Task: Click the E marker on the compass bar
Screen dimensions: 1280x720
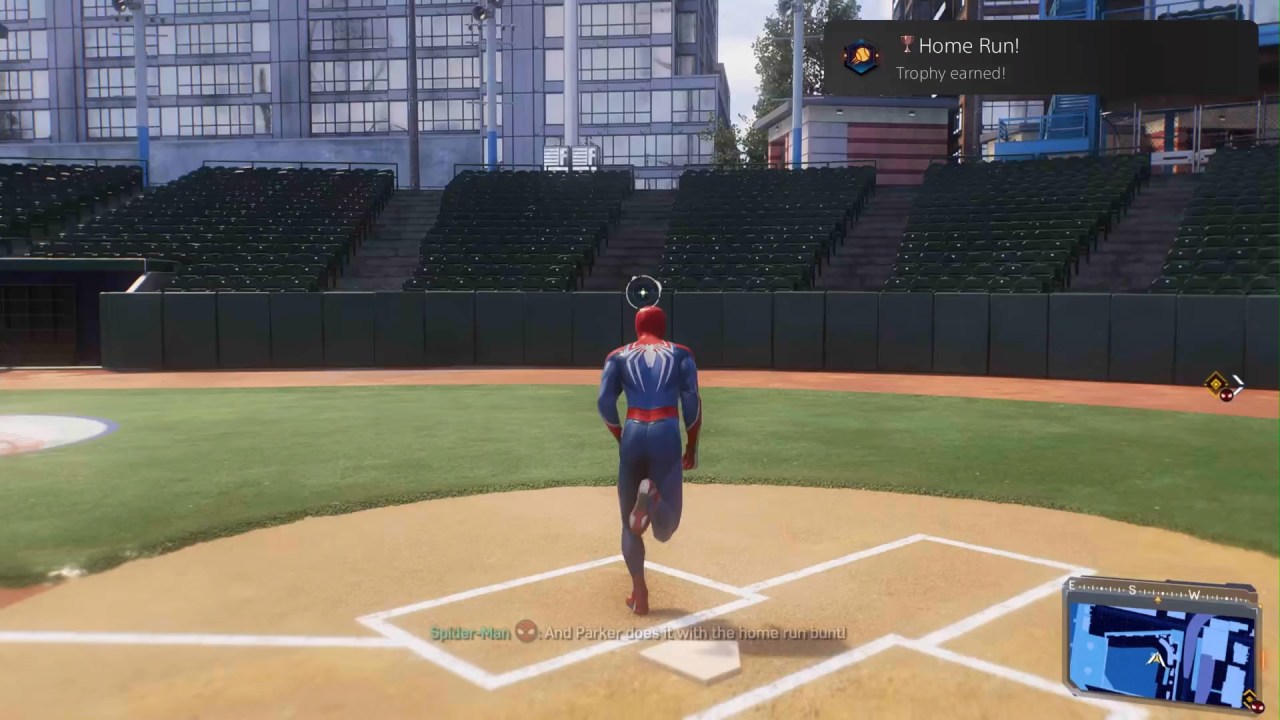Action: [x=1070, y=584]
